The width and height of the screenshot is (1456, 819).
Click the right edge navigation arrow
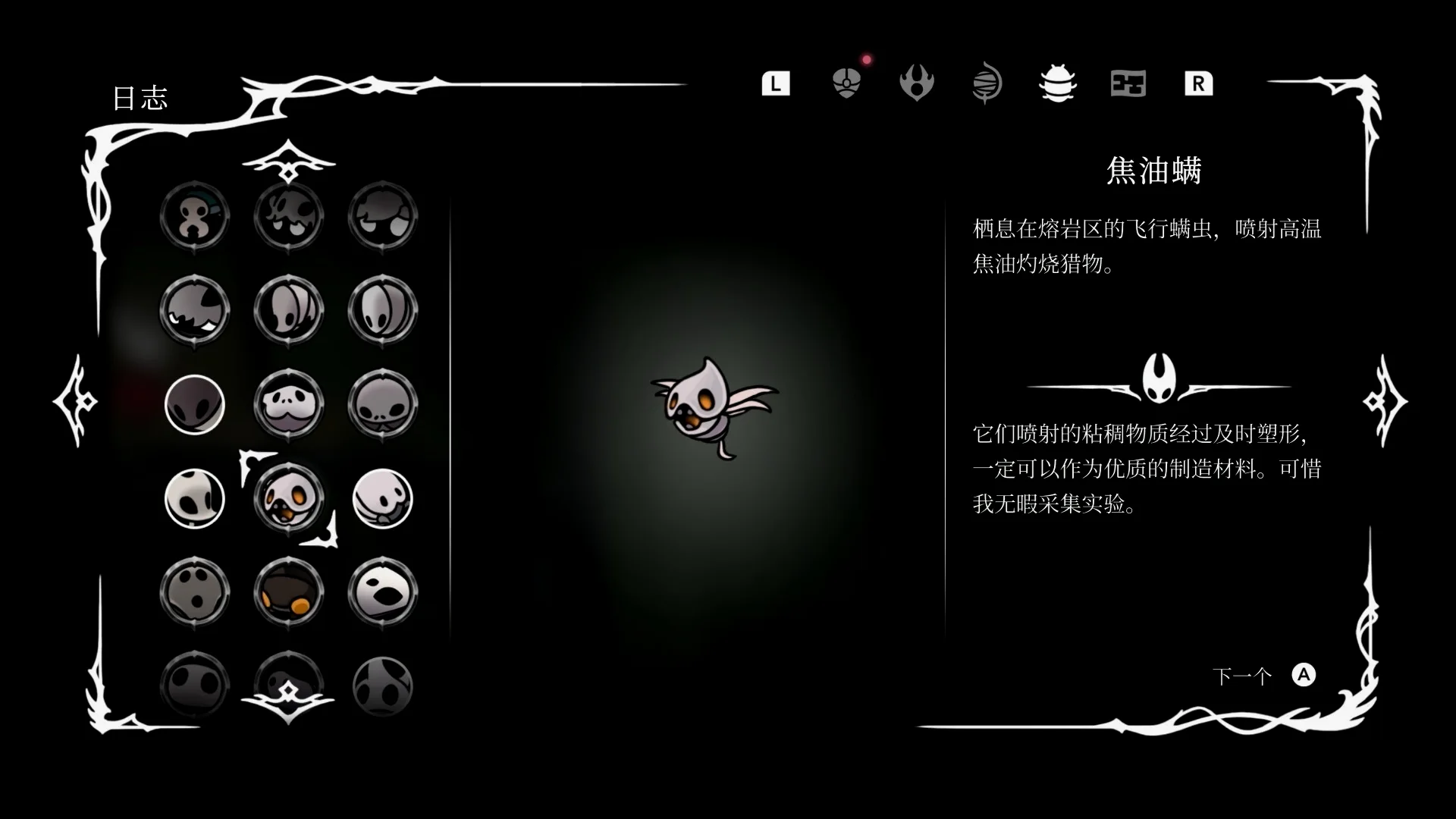coord(1383,400)
